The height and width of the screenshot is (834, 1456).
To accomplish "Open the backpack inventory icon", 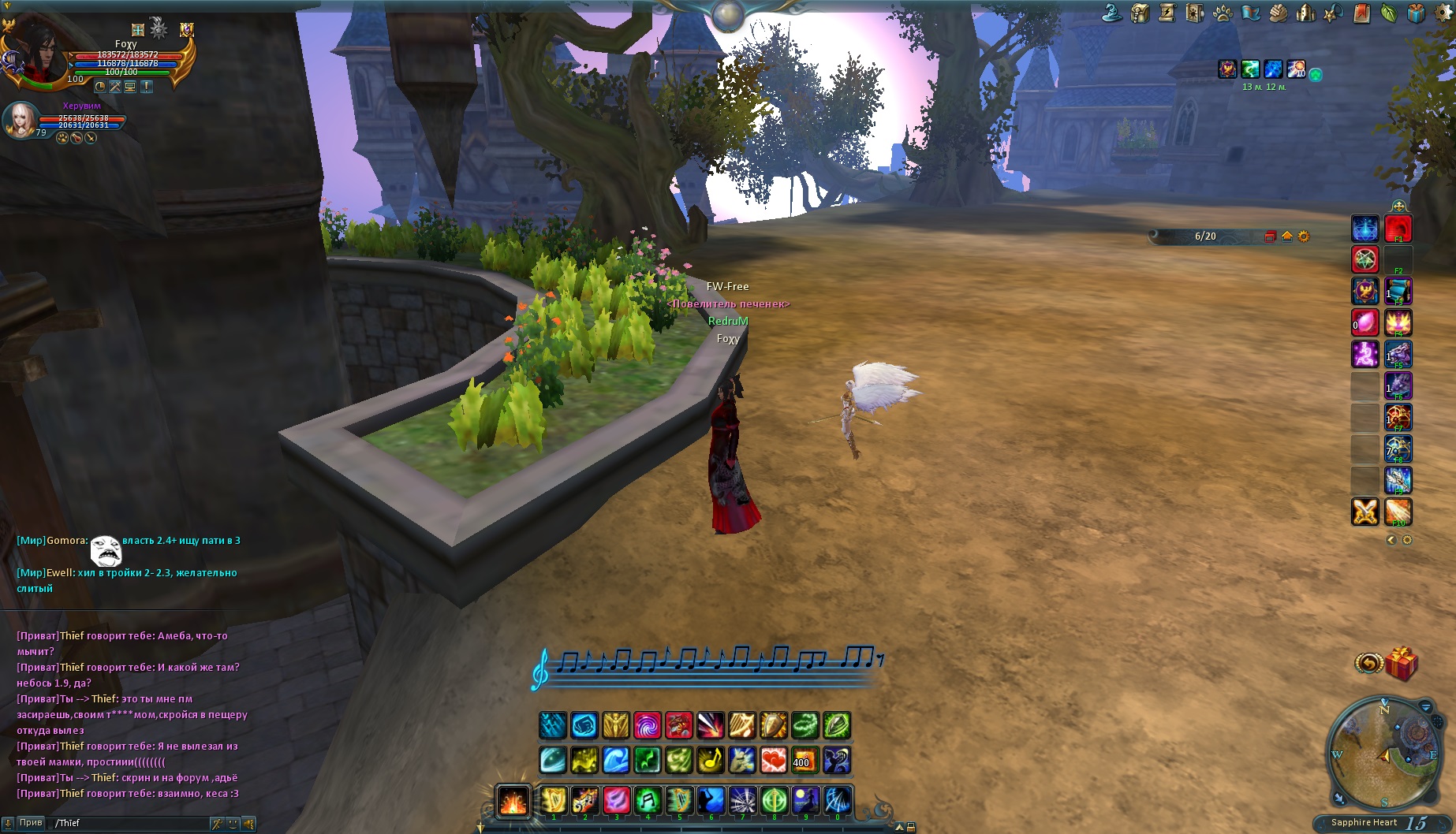I will 1140,13.
